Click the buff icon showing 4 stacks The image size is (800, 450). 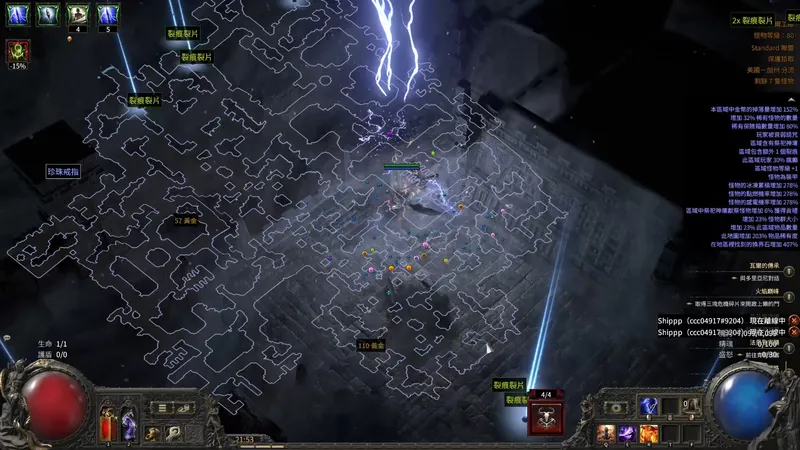tap(77, 15)
